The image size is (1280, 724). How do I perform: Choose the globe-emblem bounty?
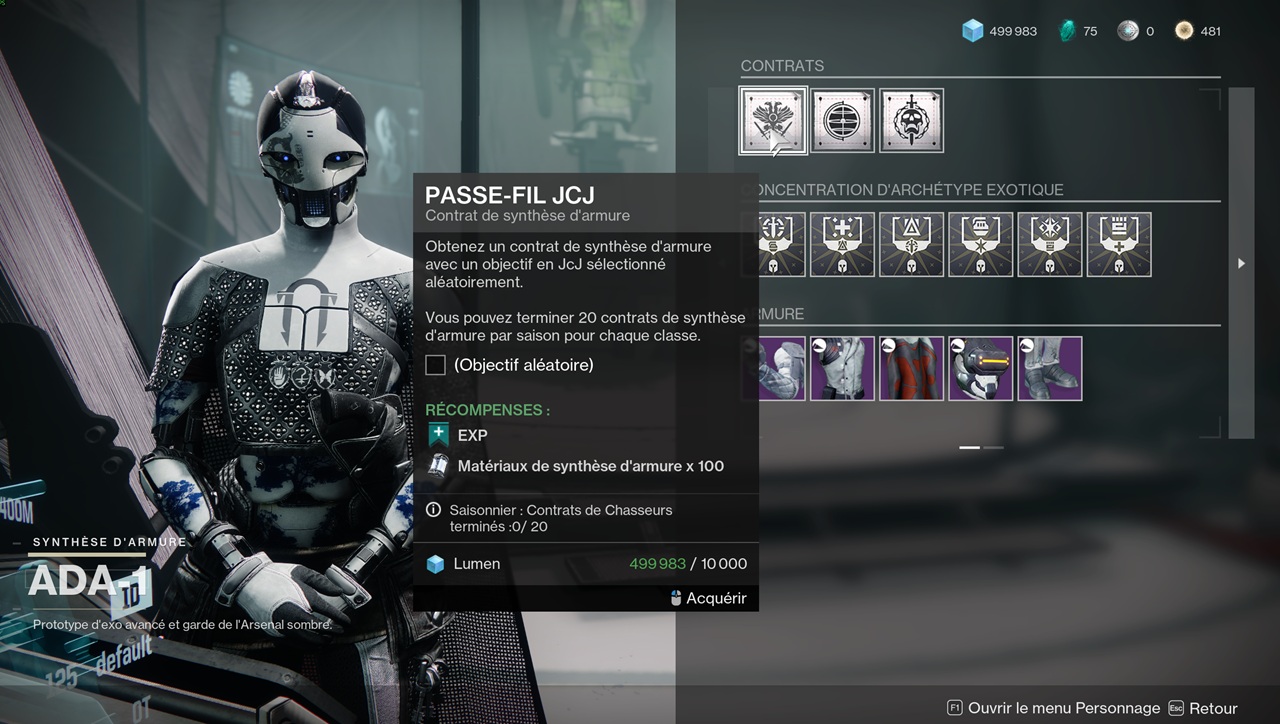pyautogui.click(x=842, y=121)
